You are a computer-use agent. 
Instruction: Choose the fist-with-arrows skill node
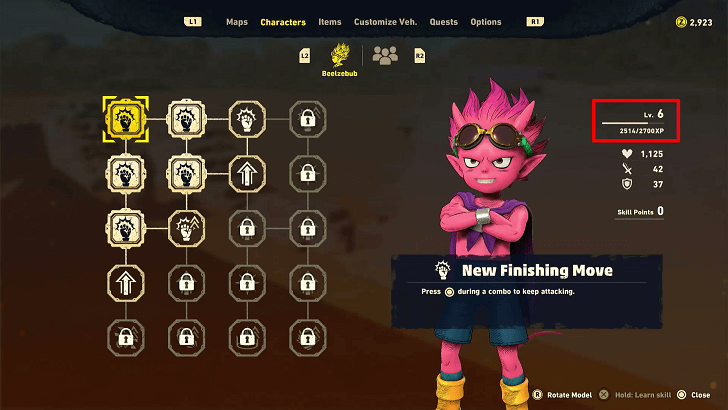click(x=185, y=230)
